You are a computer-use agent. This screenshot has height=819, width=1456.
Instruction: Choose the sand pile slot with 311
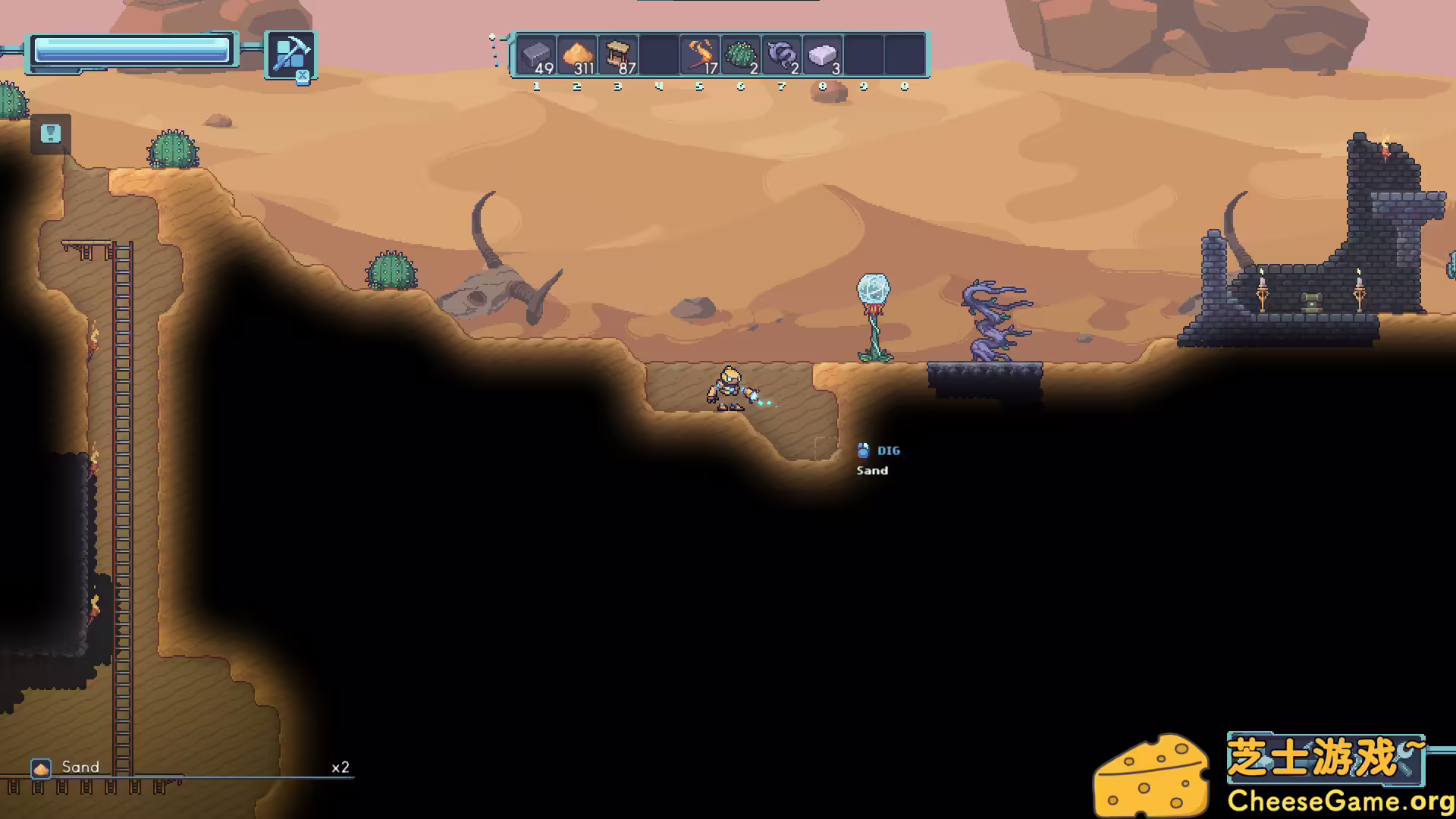(x=577, y=55)
